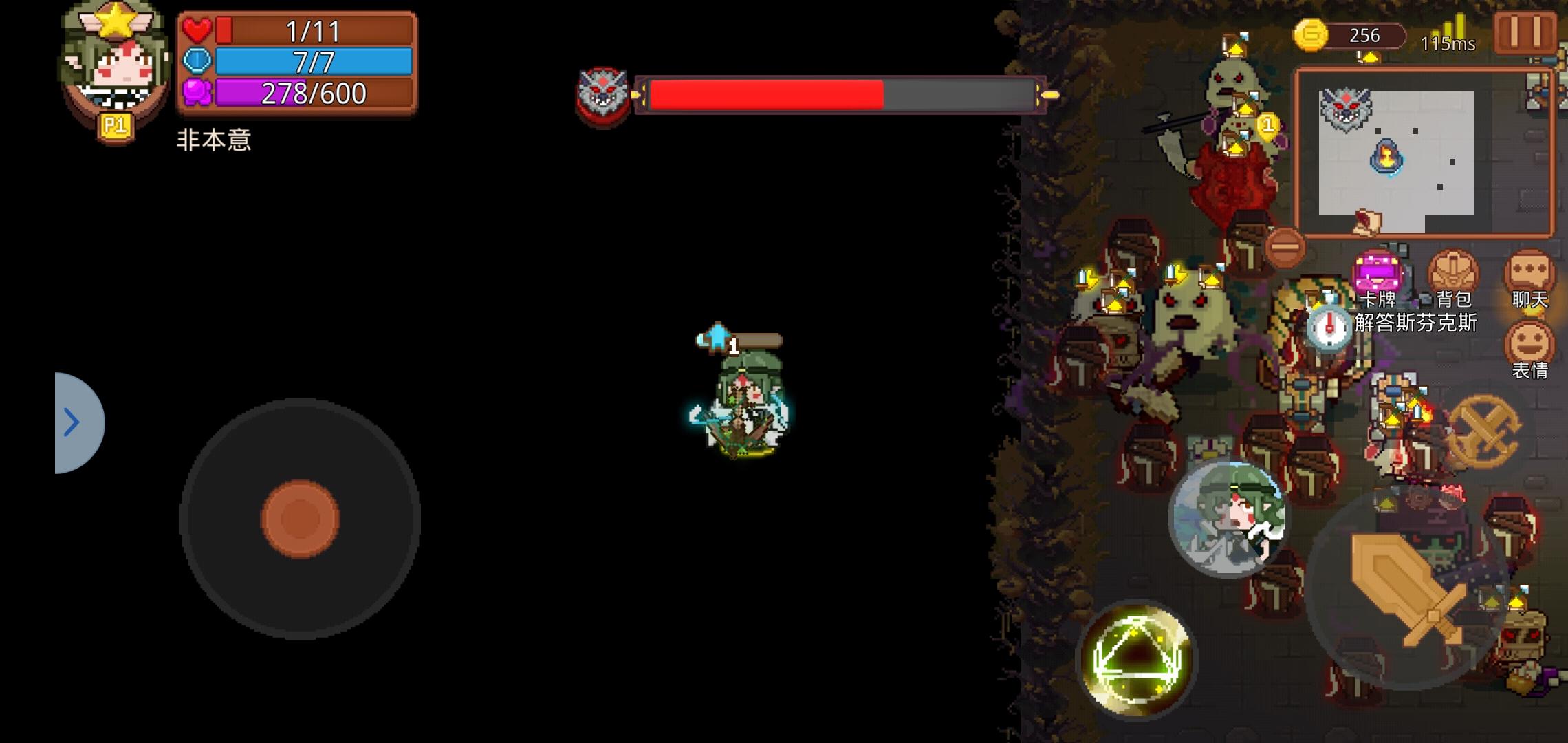The image size is (1568, 743).
Task: Select the boss wolf head icon
Action: point(600,96)
